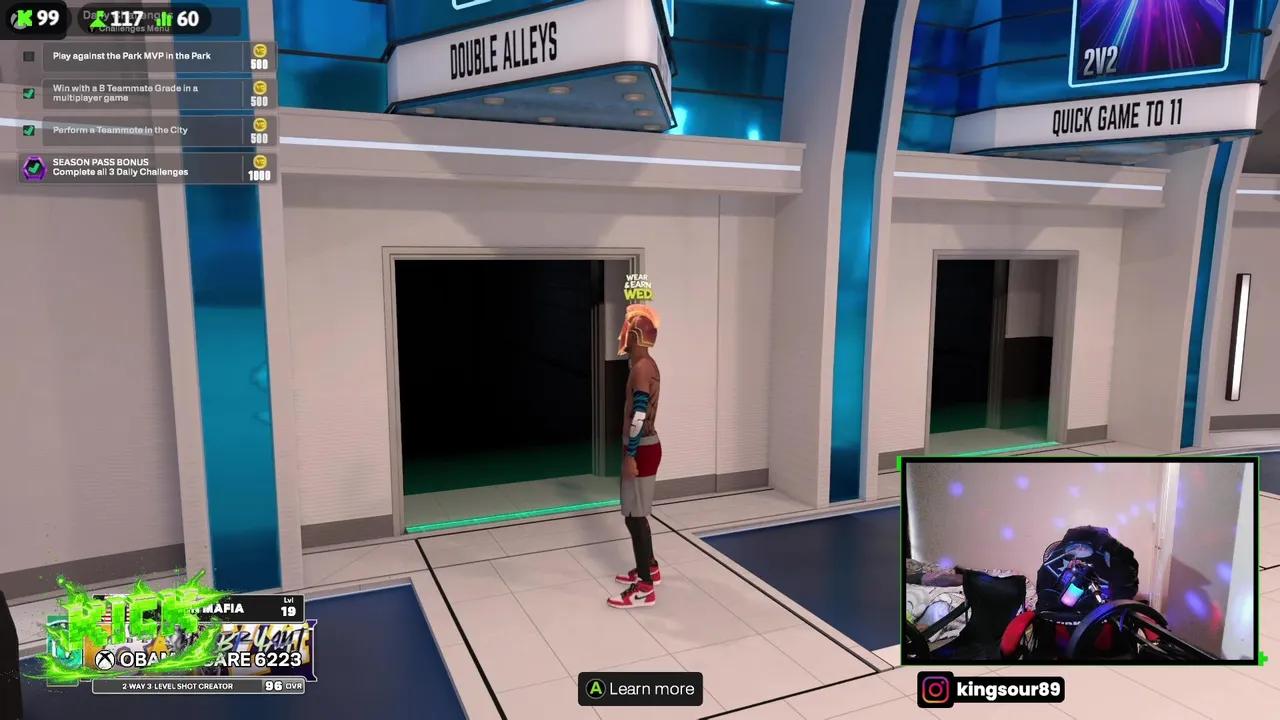This screenshot has height=720, width=1280.
Task: Check the Play against the Park MVP box
Action: pyautogui.click(x=28, y=56)
